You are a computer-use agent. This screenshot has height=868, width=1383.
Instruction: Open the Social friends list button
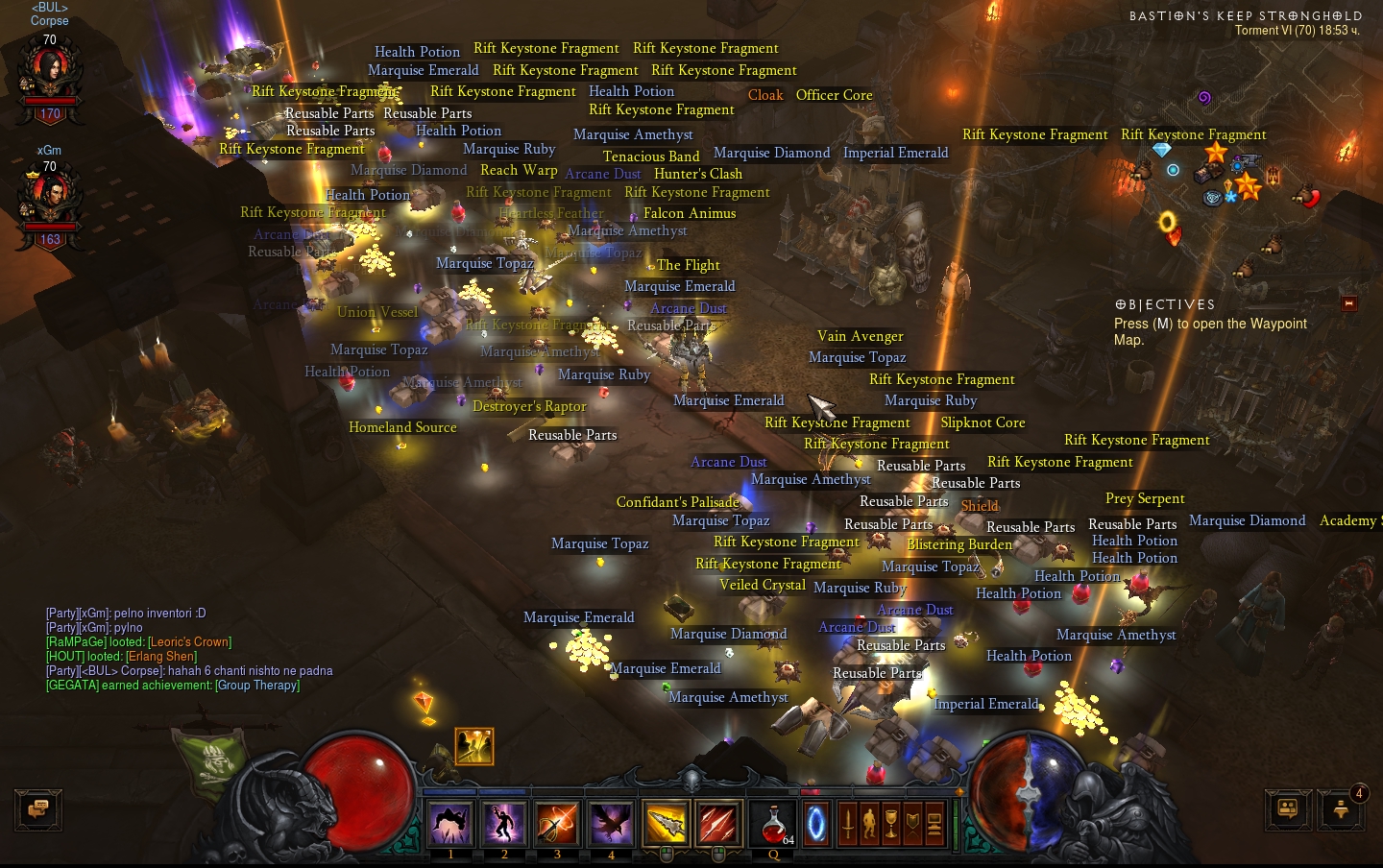click(1288, 809)
